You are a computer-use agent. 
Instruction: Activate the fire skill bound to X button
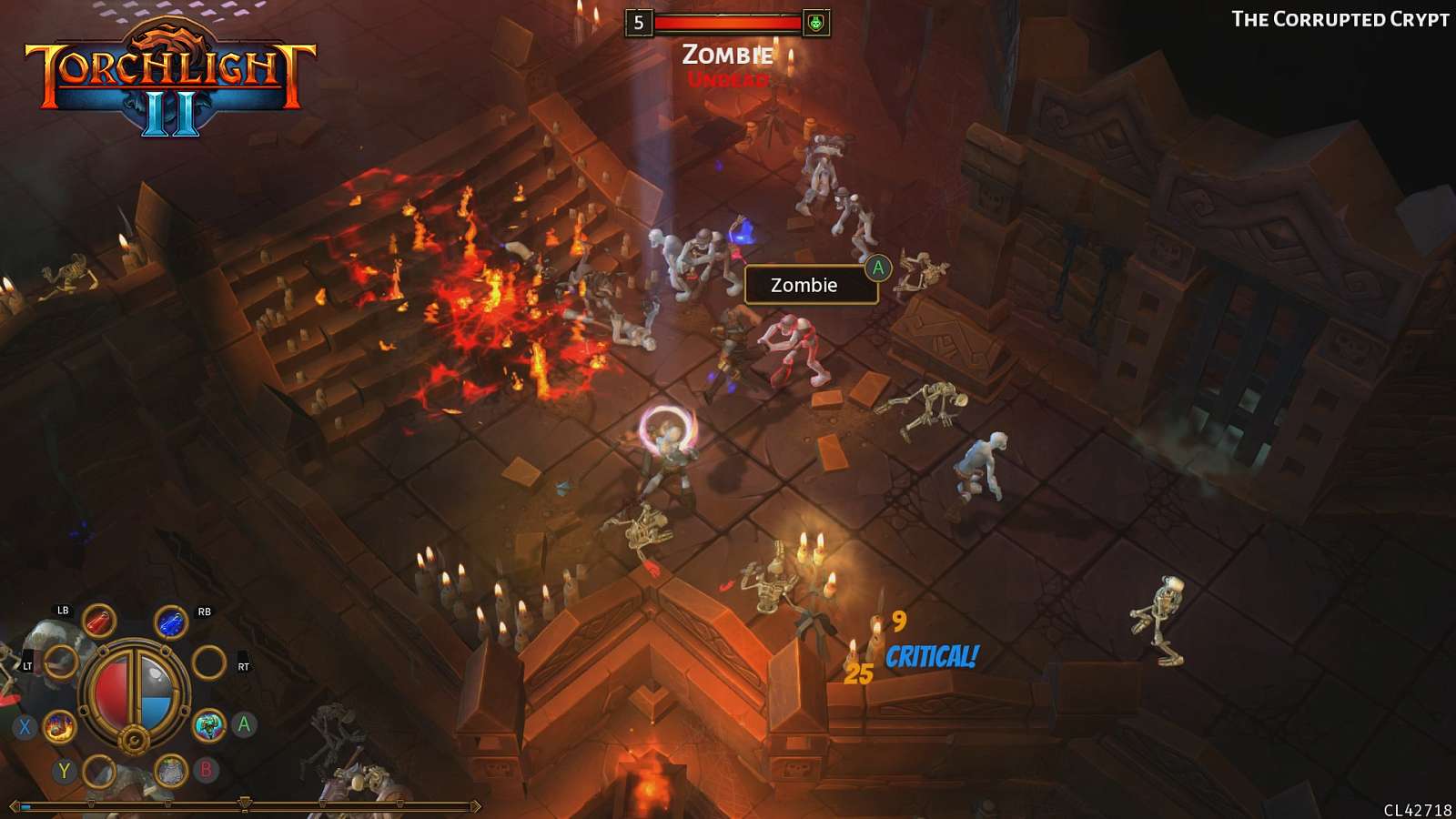58,728
